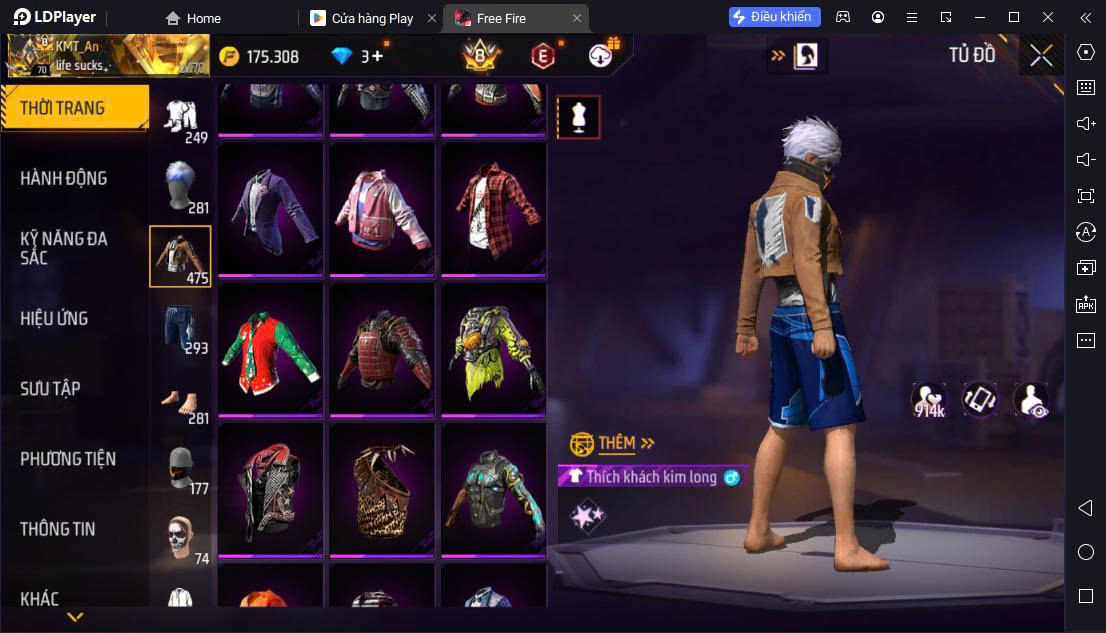Image resolution: width=1106 pixels, height=633 pixels.
Task: Select the leopard print vest
Action: [383, 488]
